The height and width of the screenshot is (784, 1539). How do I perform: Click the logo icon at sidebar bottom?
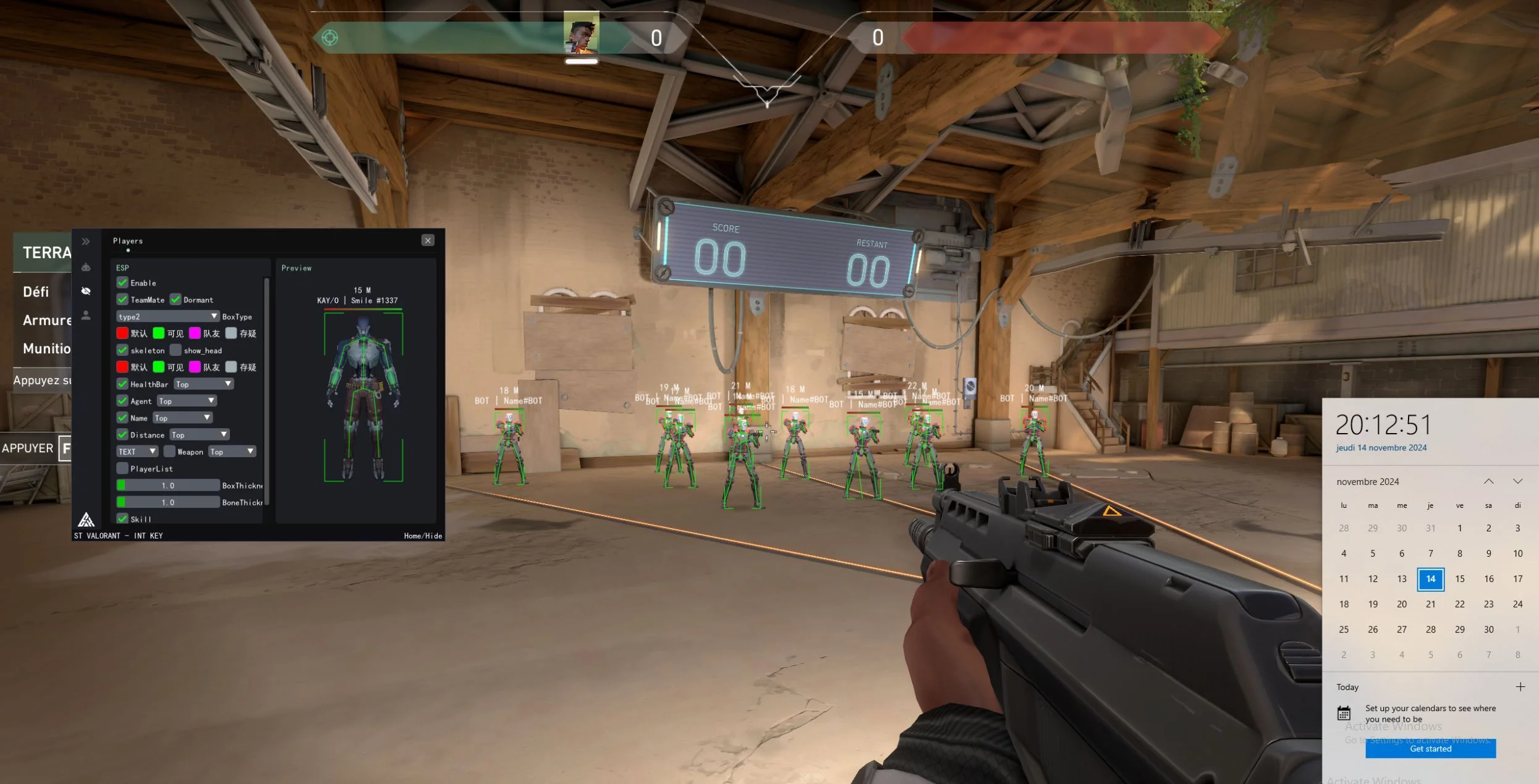[x=86, y=519]
